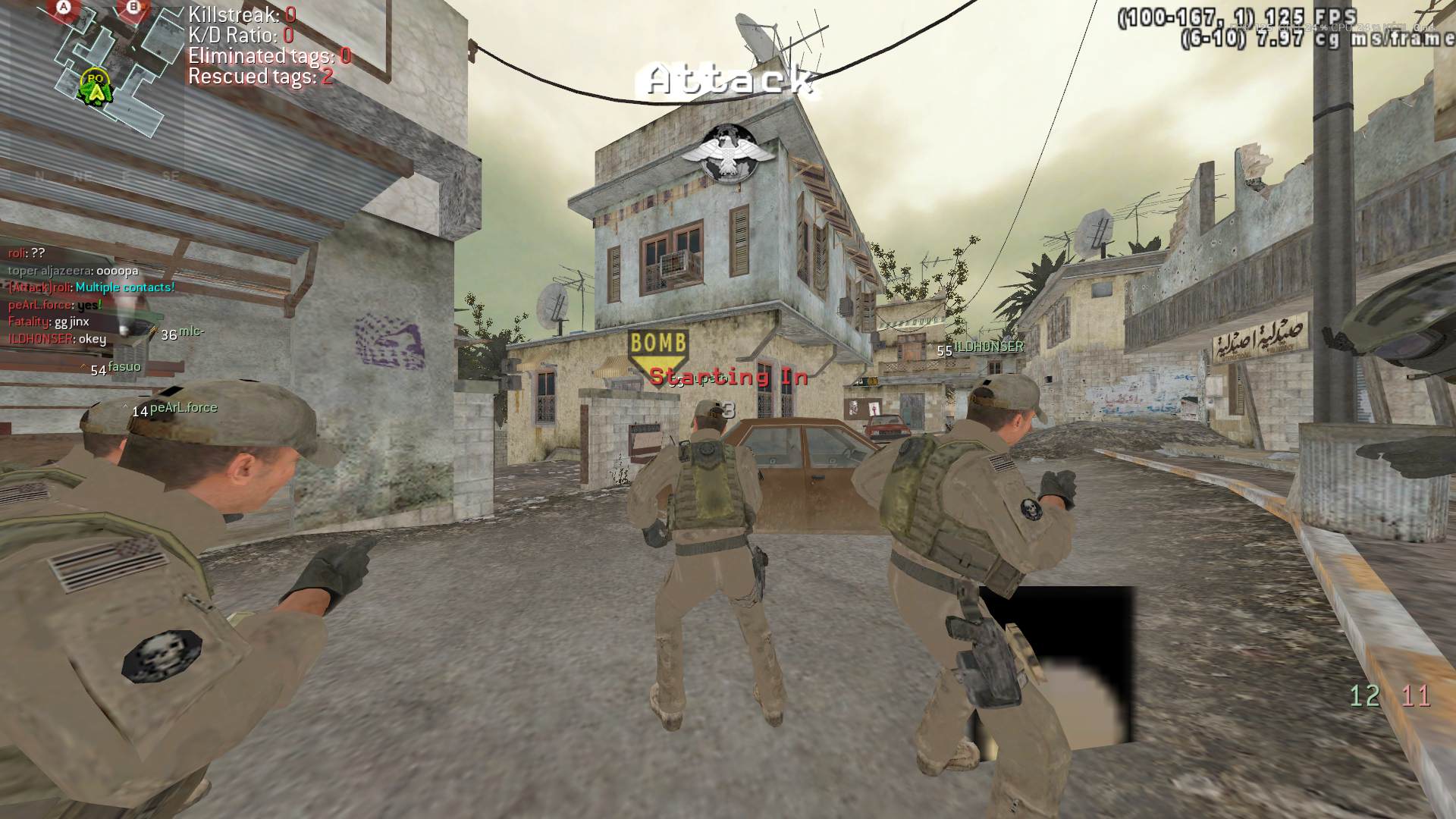
Task: Select the peArL.force player name tag
Action: pyautogui.click(x=184, y=408)
